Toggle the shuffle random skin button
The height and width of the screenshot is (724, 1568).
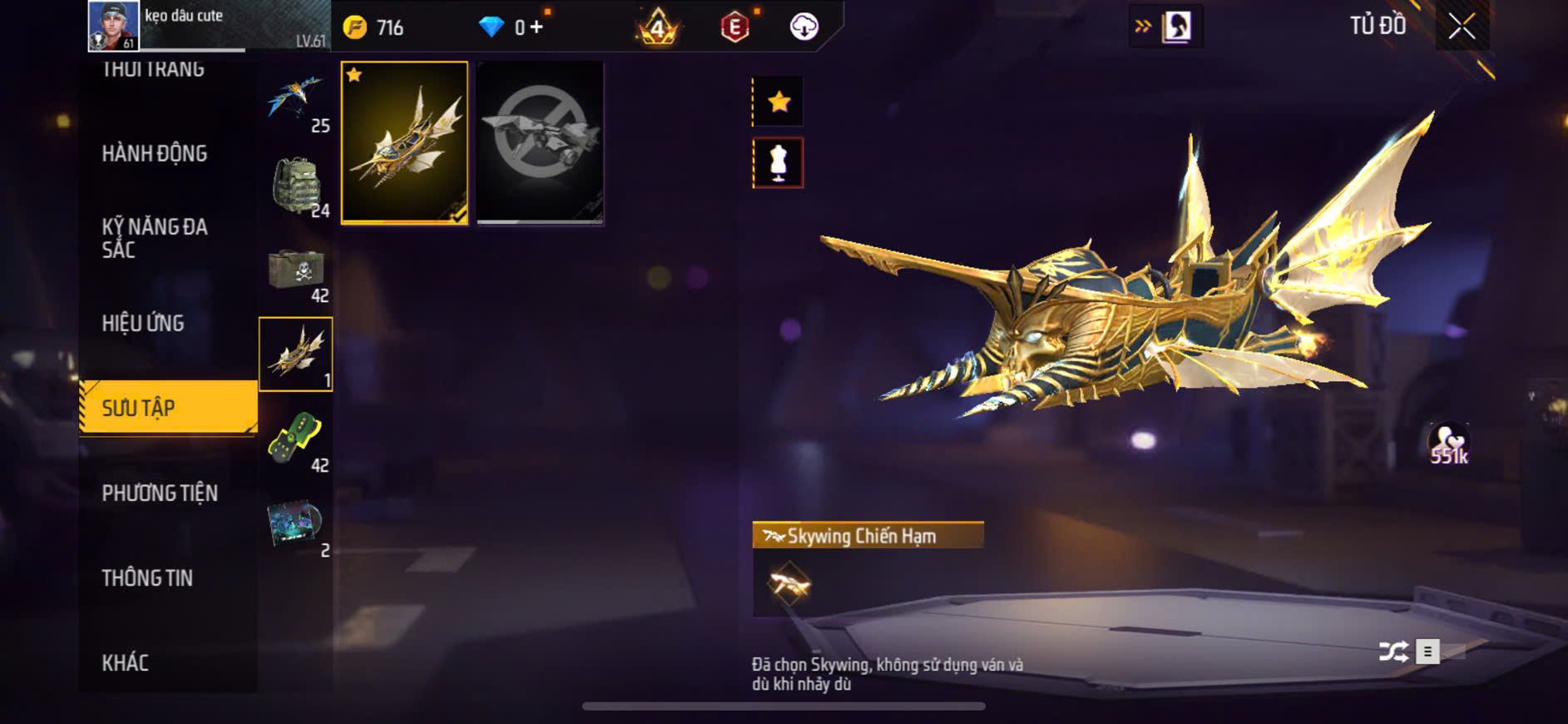point(1393,651)
